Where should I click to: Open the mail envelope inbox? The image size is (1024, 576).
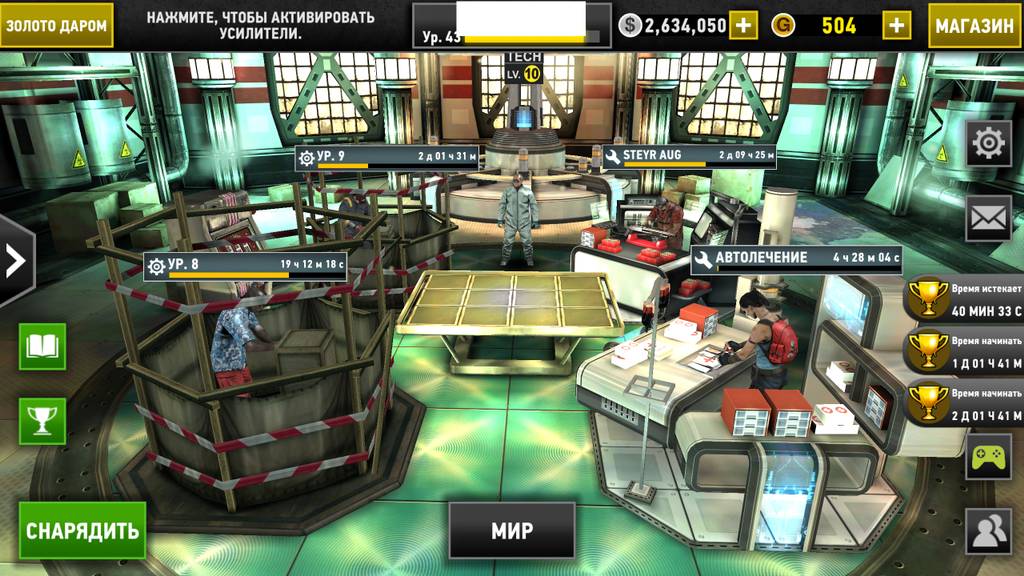(988, 217)
